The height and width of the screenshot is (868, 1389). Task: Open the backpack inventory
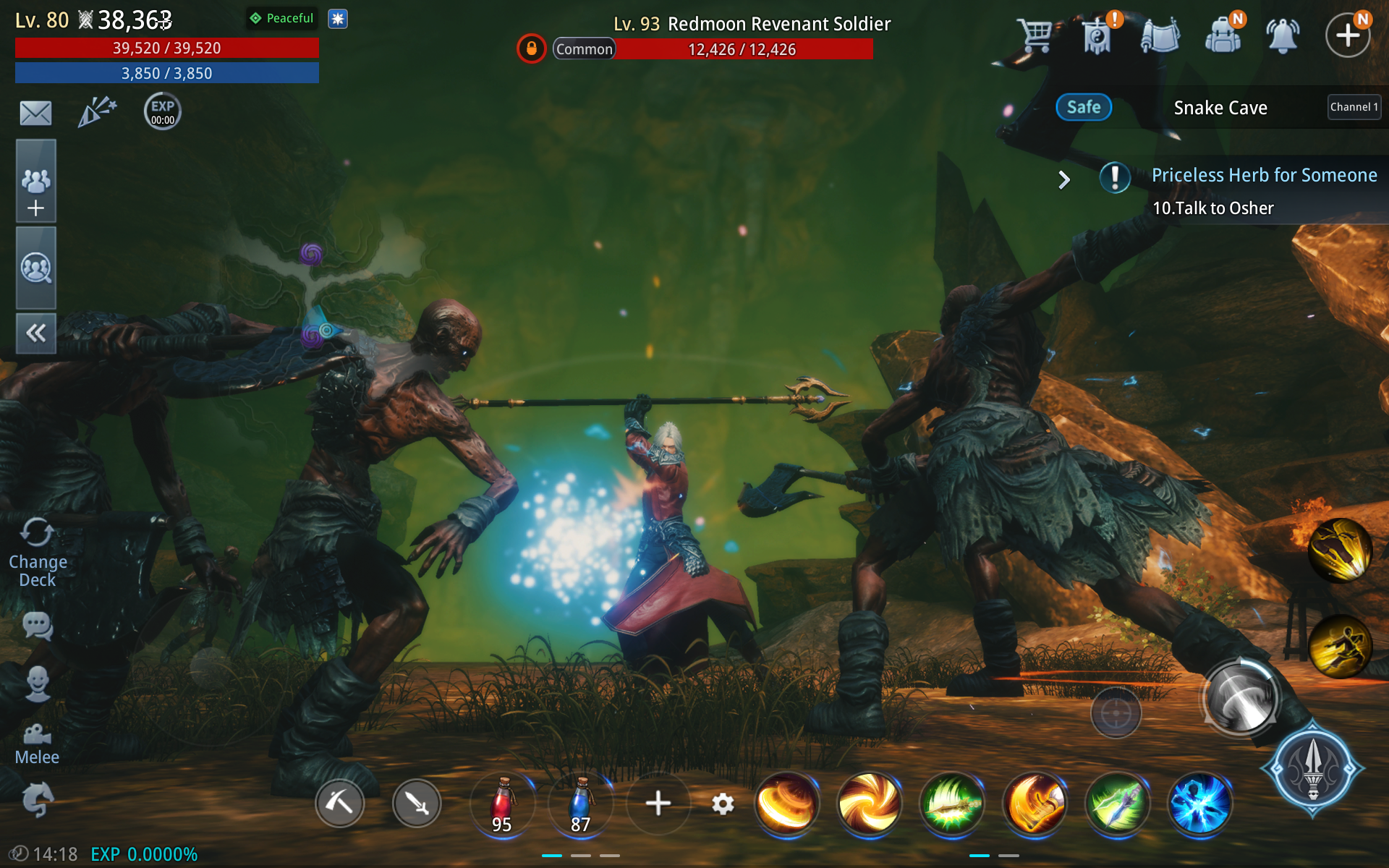1224,34
